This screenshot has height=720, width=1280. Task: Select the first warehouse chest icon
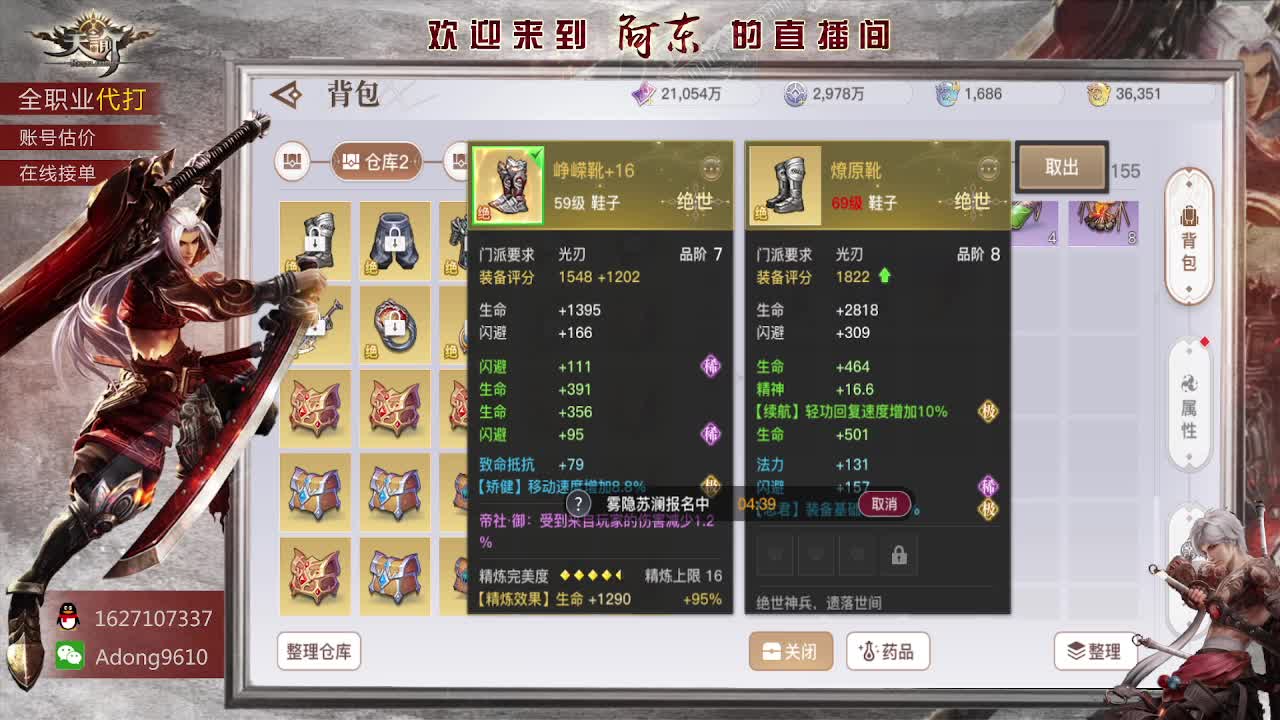tap(291, 163)
